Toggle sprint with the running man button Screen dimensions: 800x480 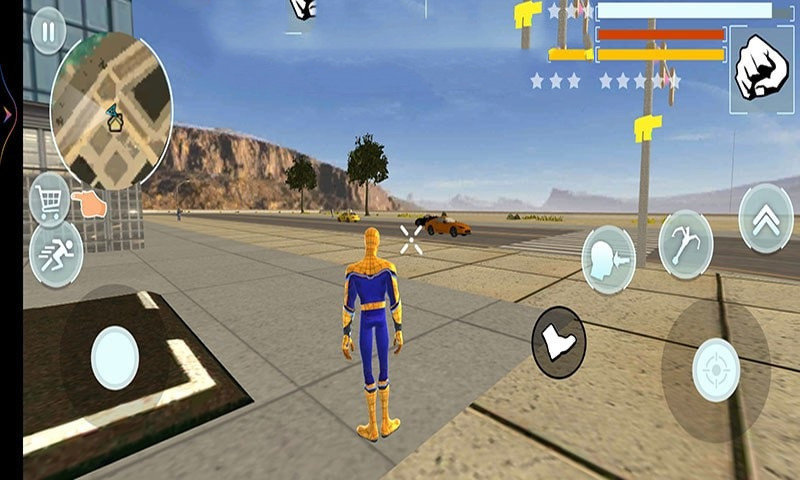pyautogui.click(x=55, y=253)
